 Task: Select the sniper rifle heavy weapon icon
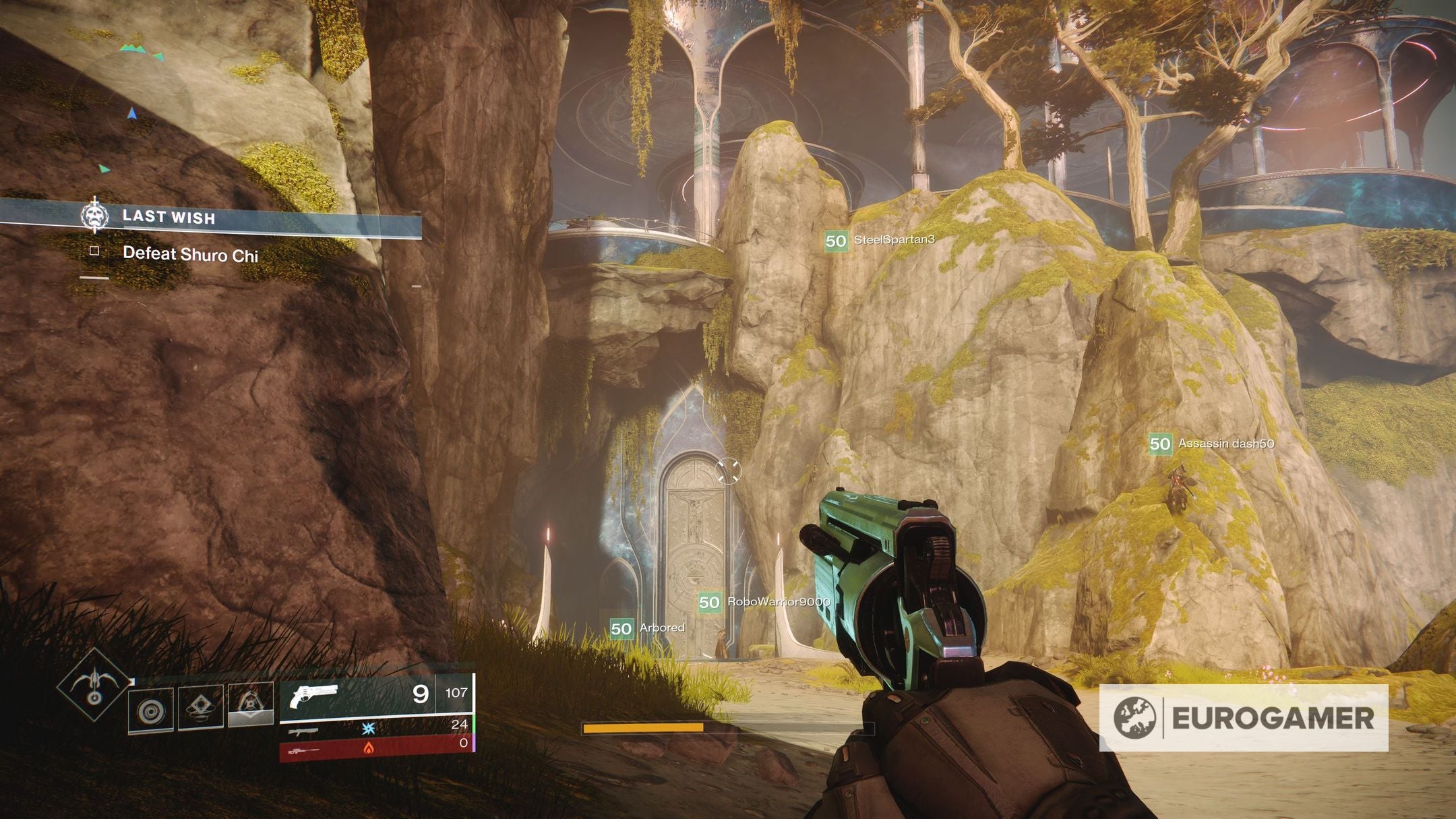(x=304, y=750)
